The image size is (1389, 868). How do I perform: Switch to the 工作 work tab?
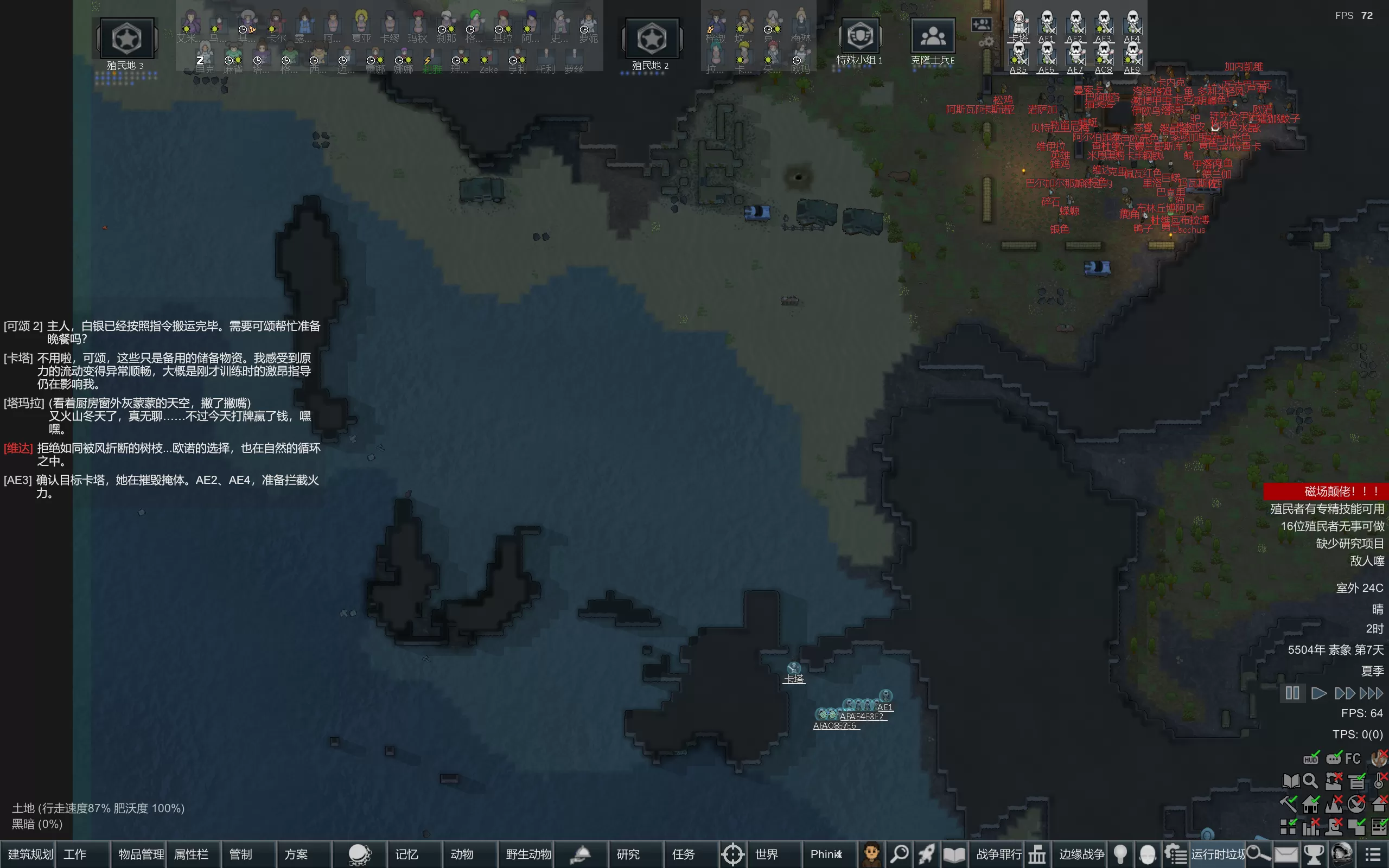pyautogui.click(x=75, y=854)
